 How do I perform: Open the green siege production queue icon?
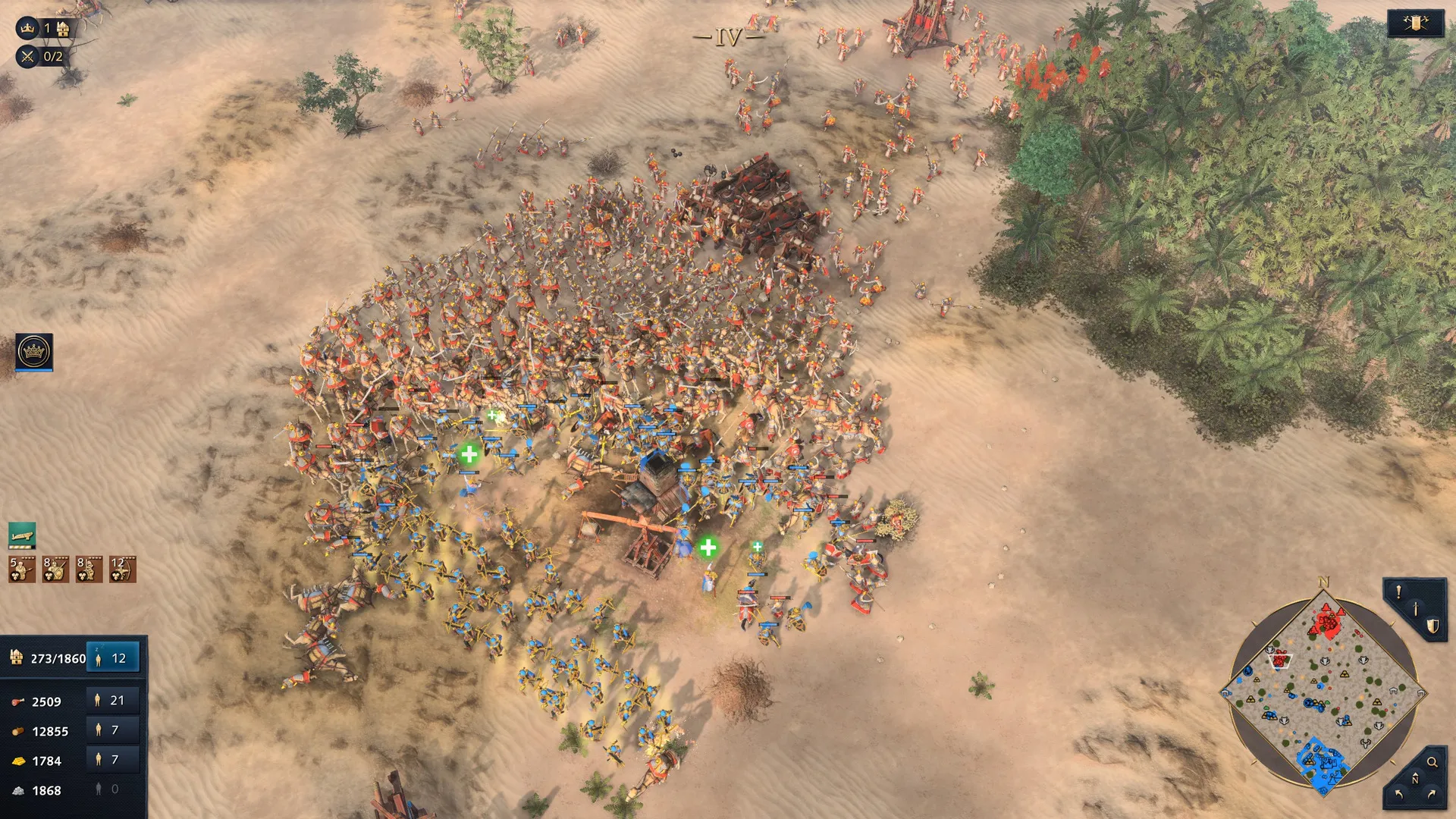22,535
